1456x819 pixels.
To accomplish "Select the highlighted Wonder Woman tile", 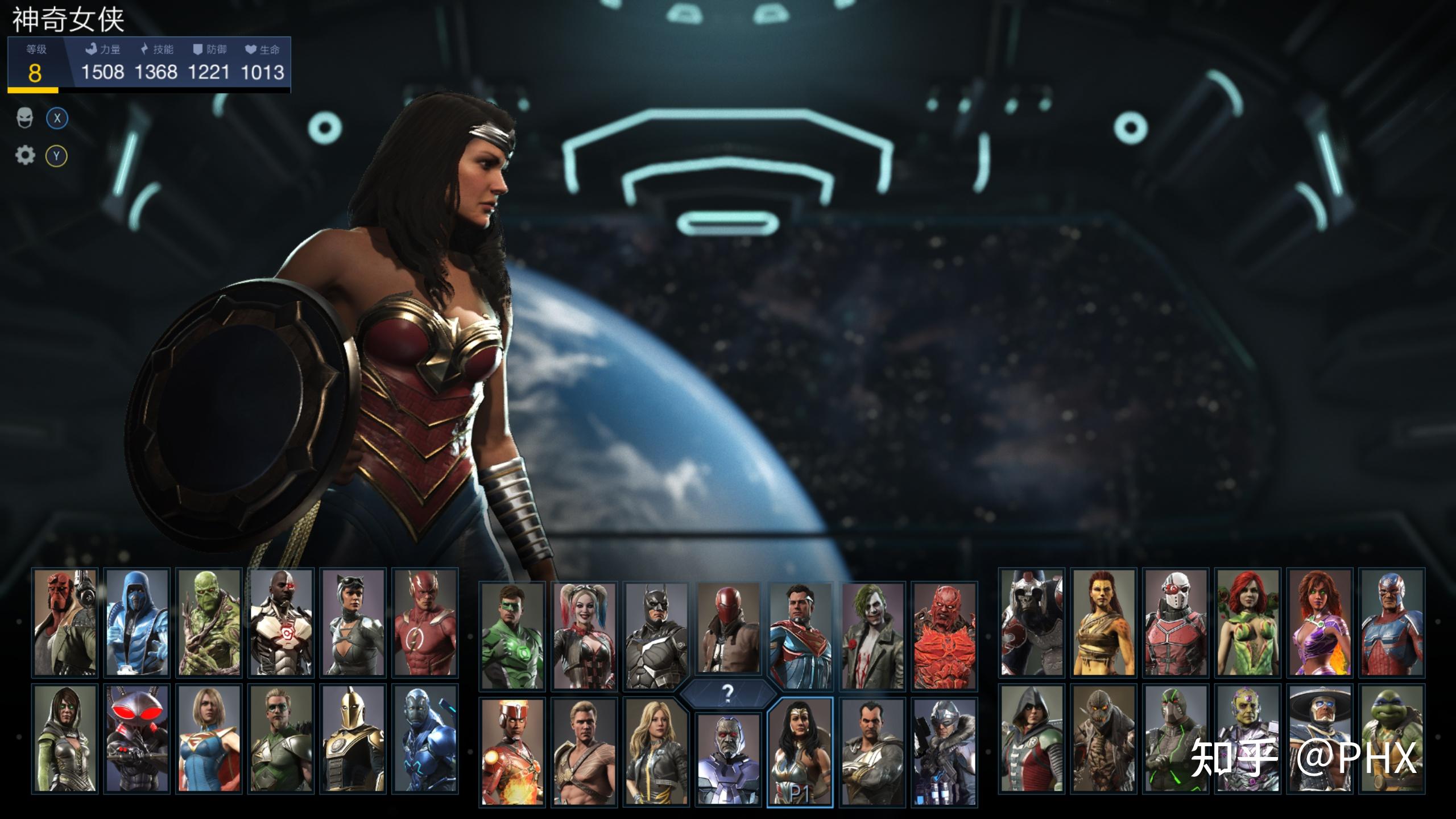I will tap(800, 752).
